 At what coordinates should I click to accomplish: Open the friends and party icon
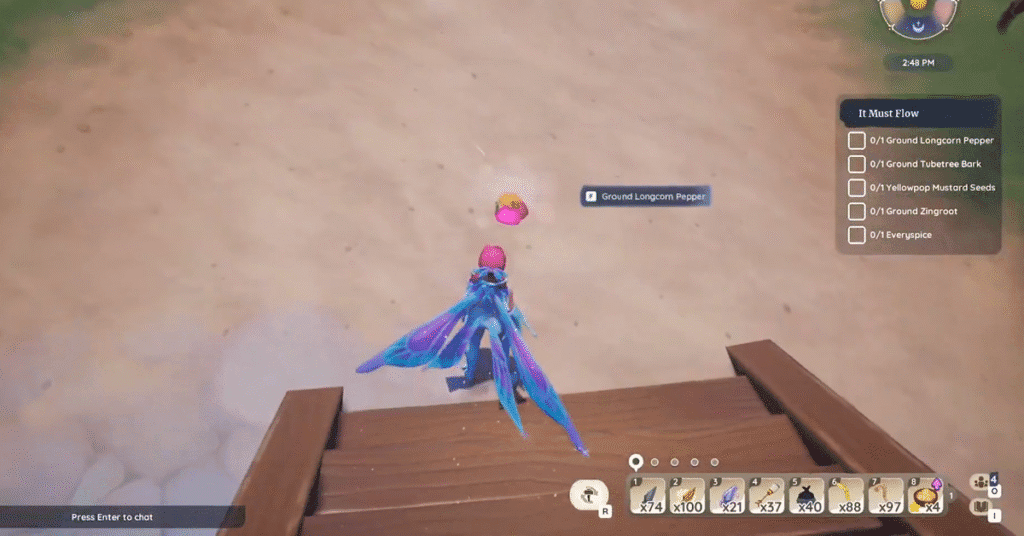(x=982, y=482)
